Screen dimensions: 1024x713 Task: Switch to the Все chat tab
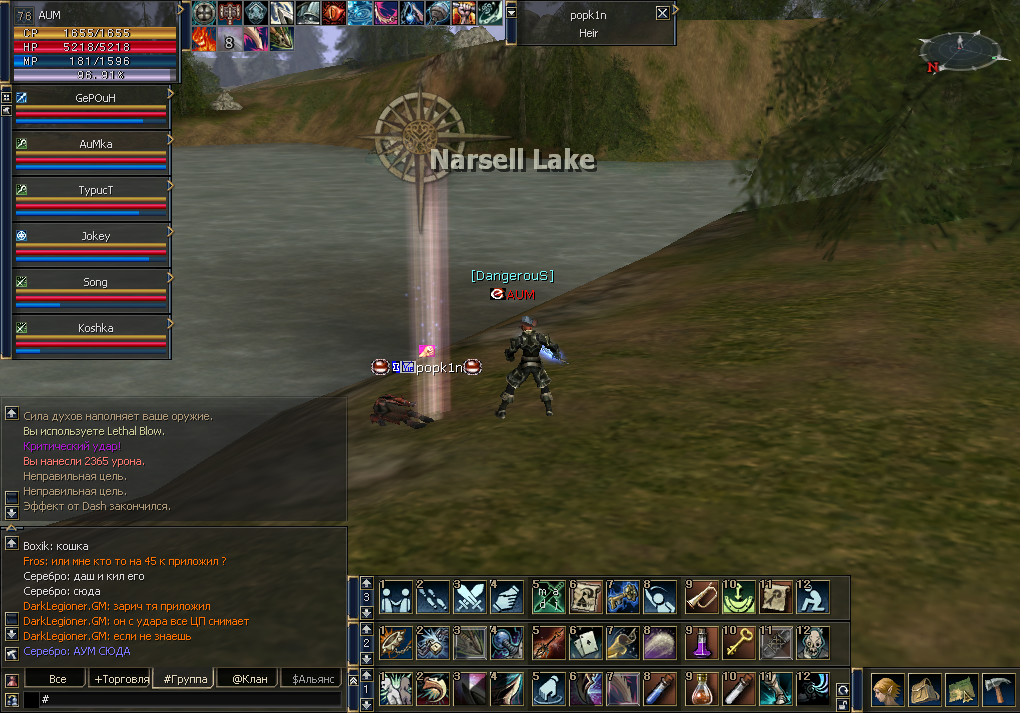click(x=58, y=679)
